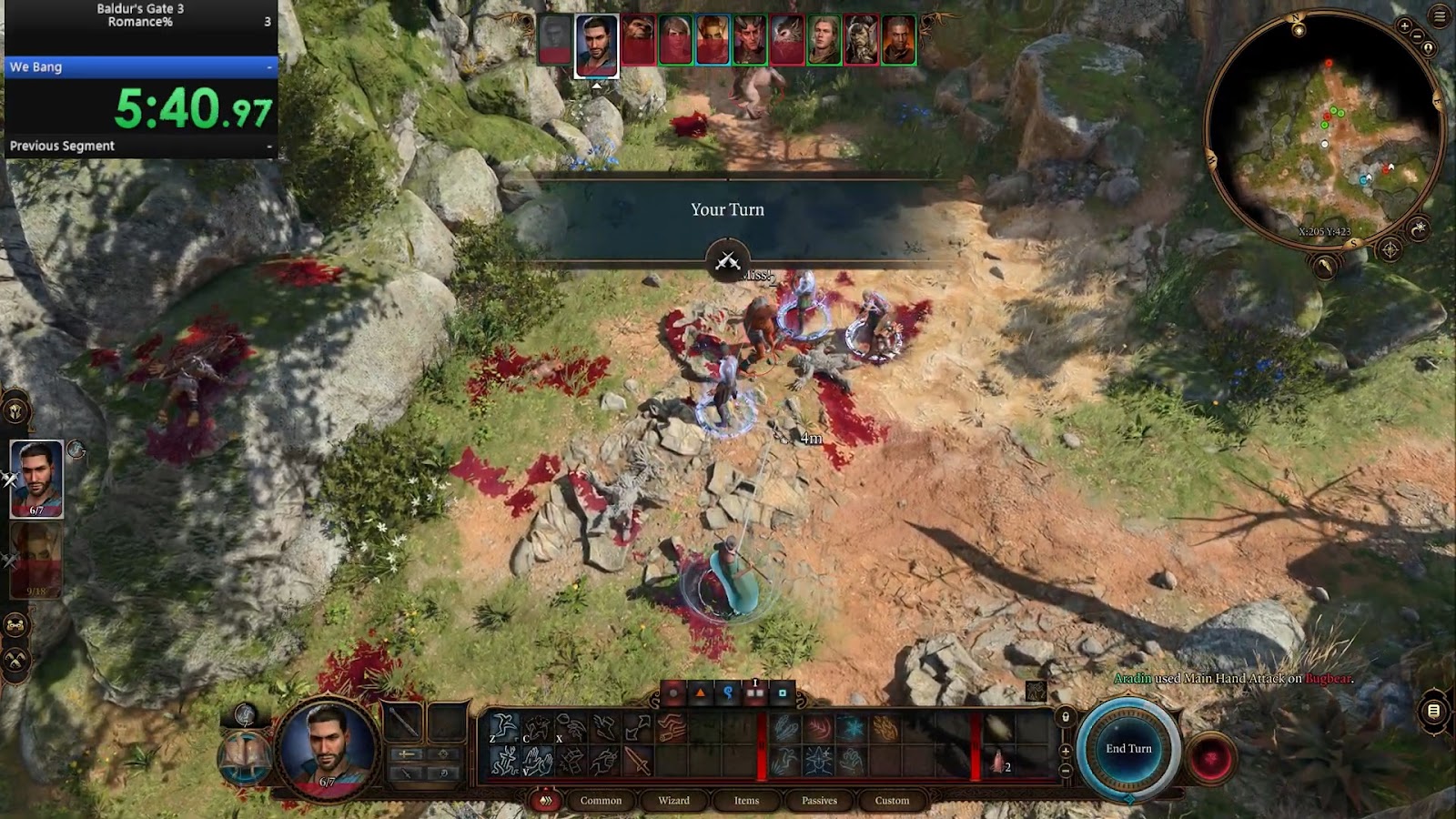The height and width of the screenshot is (819, 1456).
Task: Click the red flourish icon left of Common tab
Action: point(547,800)
